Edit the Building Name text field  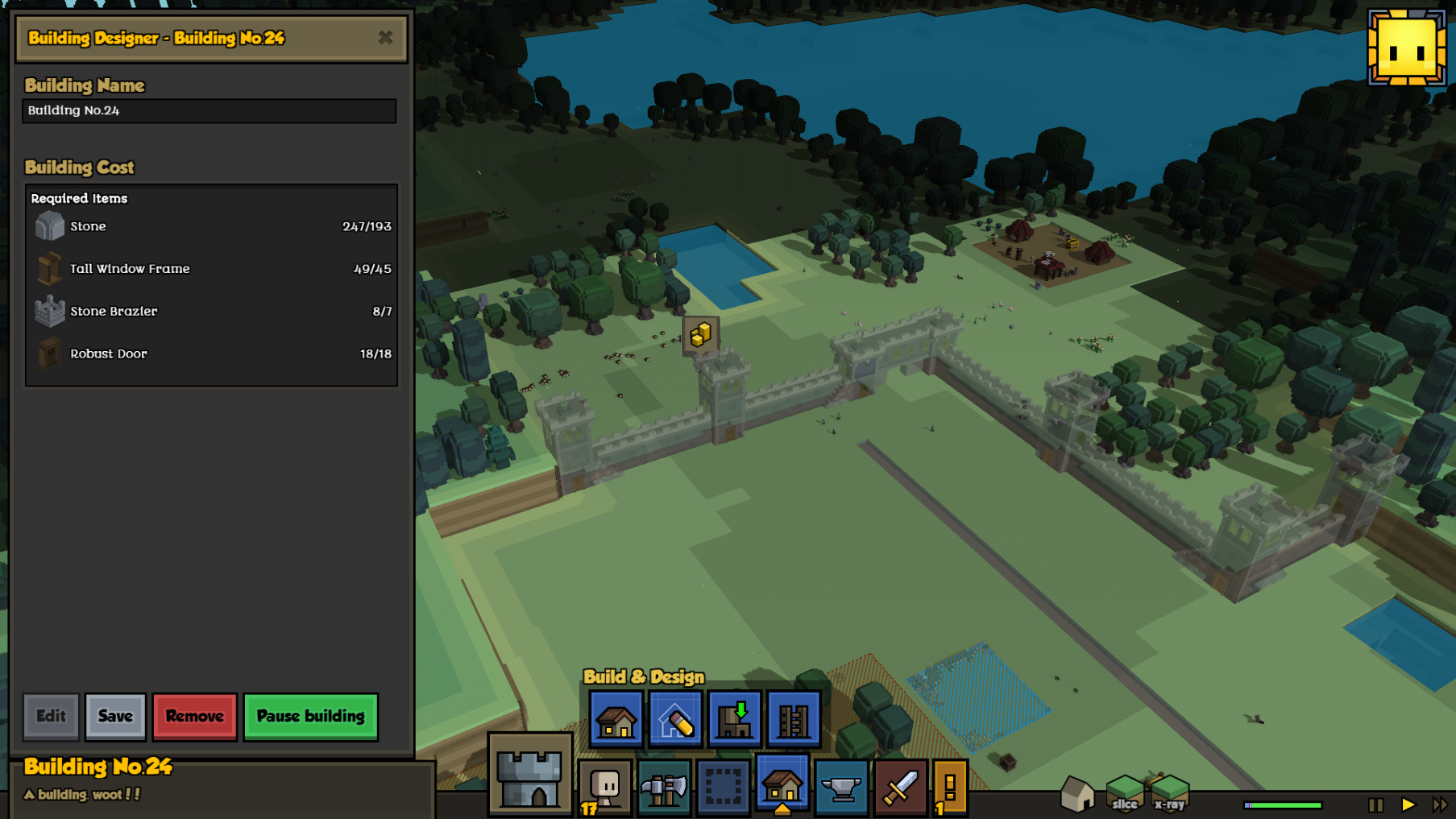click(209, 111)
